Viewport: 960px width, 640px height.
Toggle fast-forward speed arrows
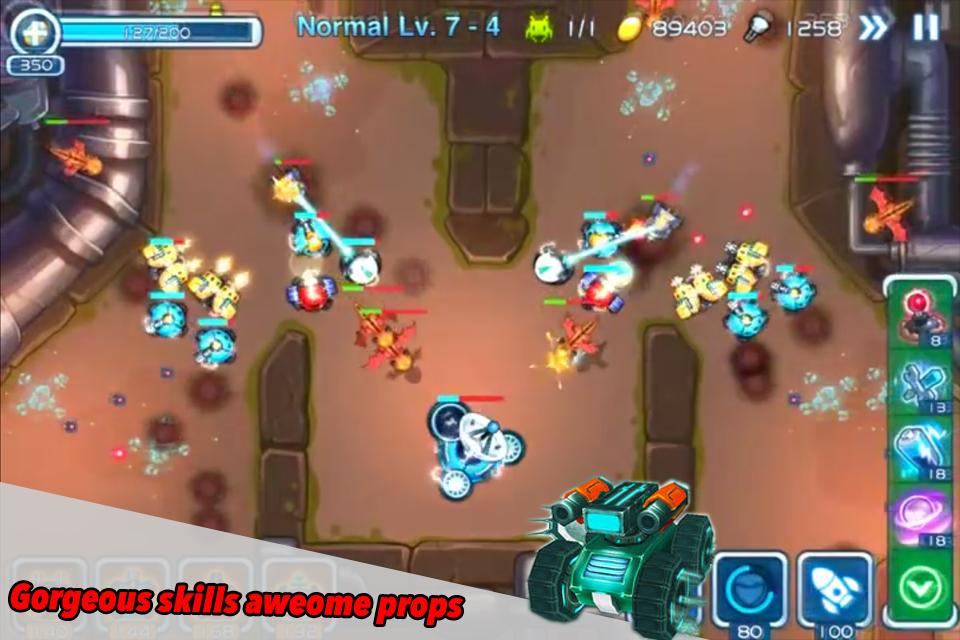point(873,28)
